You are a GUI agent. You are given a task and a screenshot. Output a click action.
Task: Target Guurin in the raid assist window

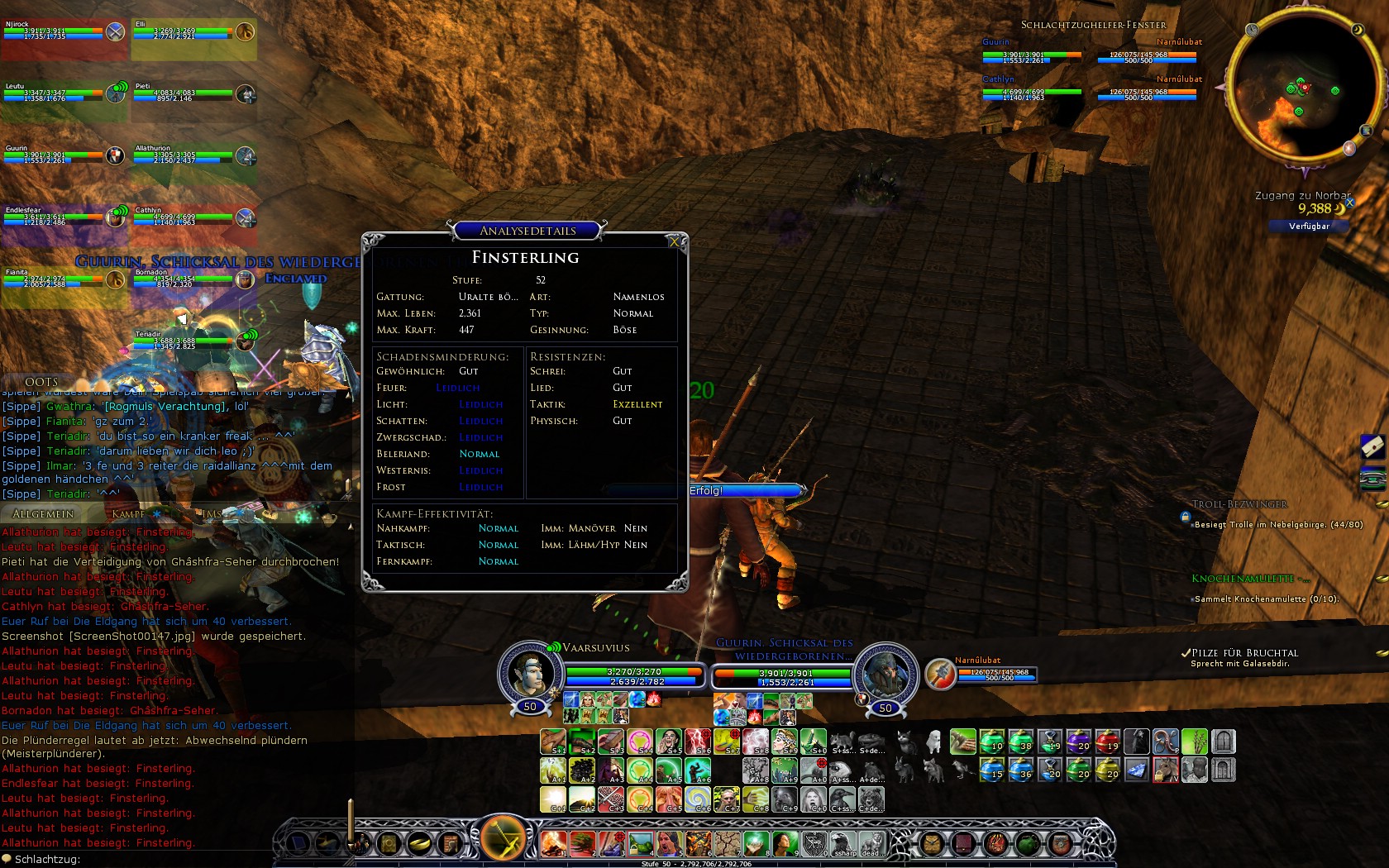pos(1031,53)
